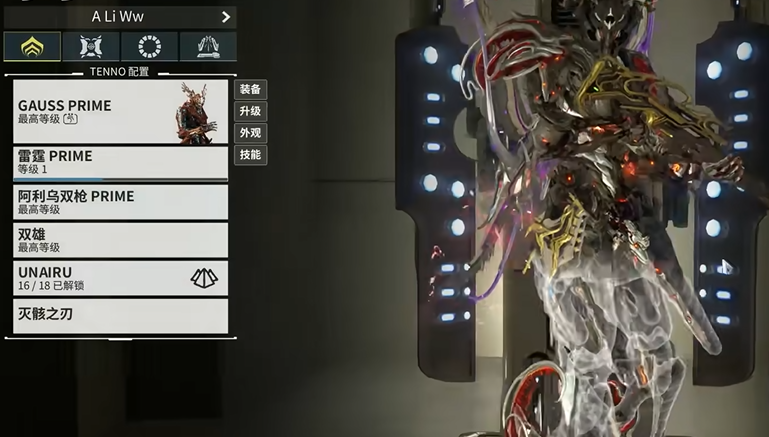Open the A Li Ww loadout selector
Screen dimensions: 769x437
click(x=120, y=17)
